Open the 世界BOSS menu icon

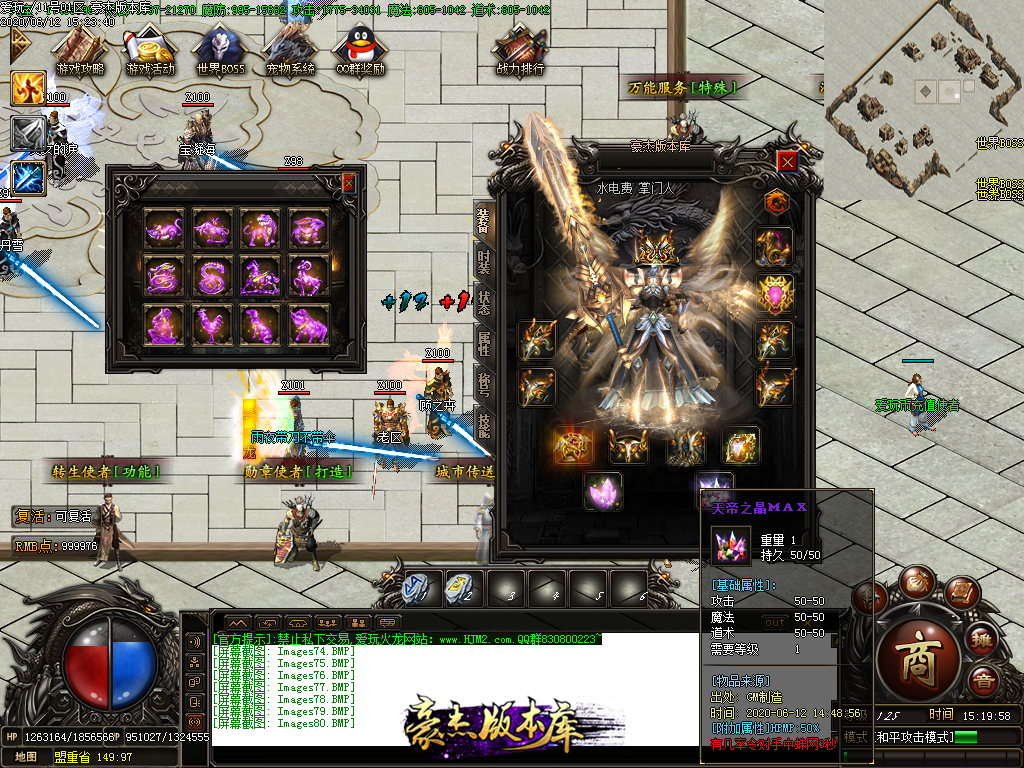tap(220, 50)
